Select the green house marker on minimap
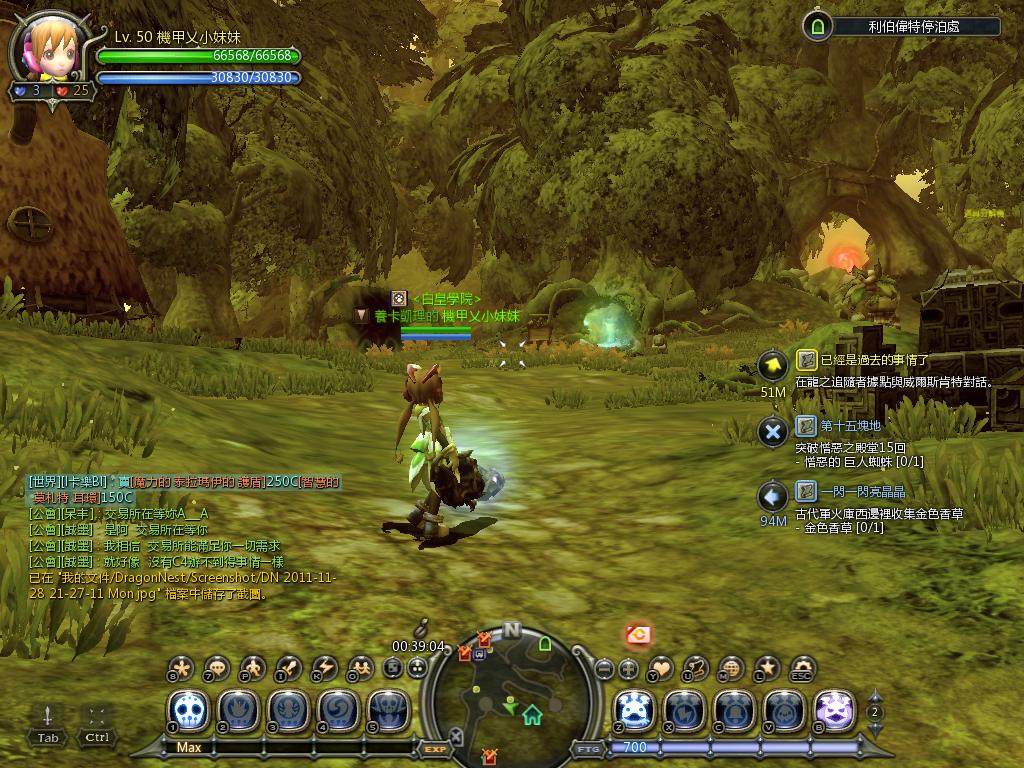1024x768 pixels. tap(532, 714)
